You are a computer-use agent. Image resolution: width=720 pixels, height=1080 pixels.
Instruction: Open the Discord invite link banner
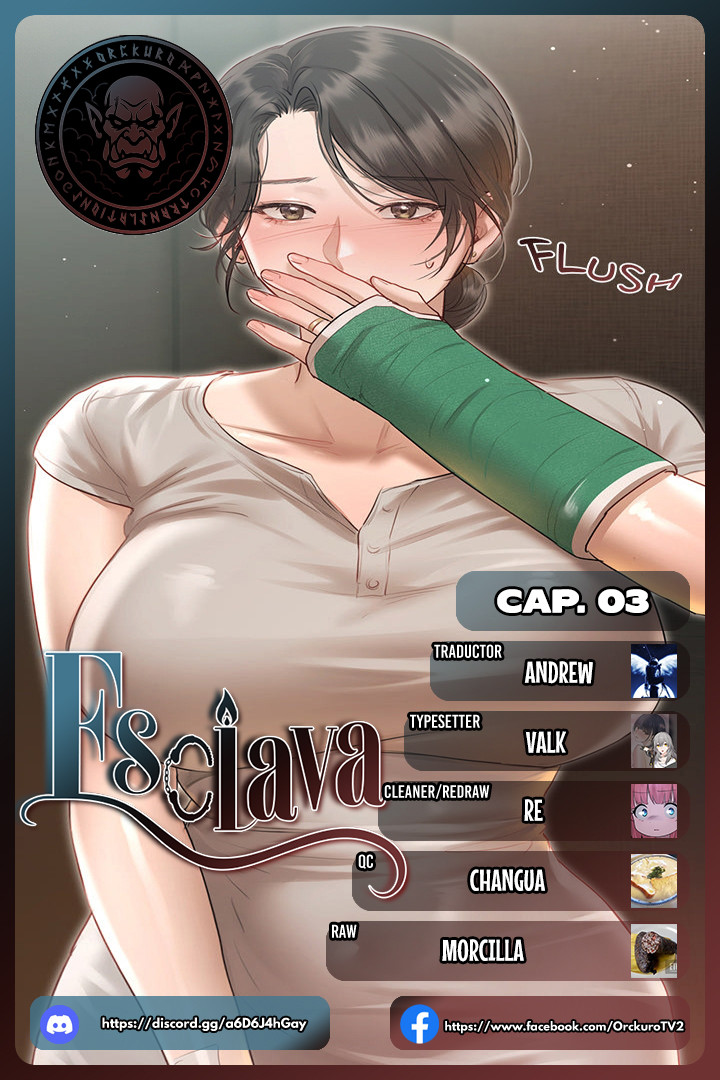[x=180, y=1023]
